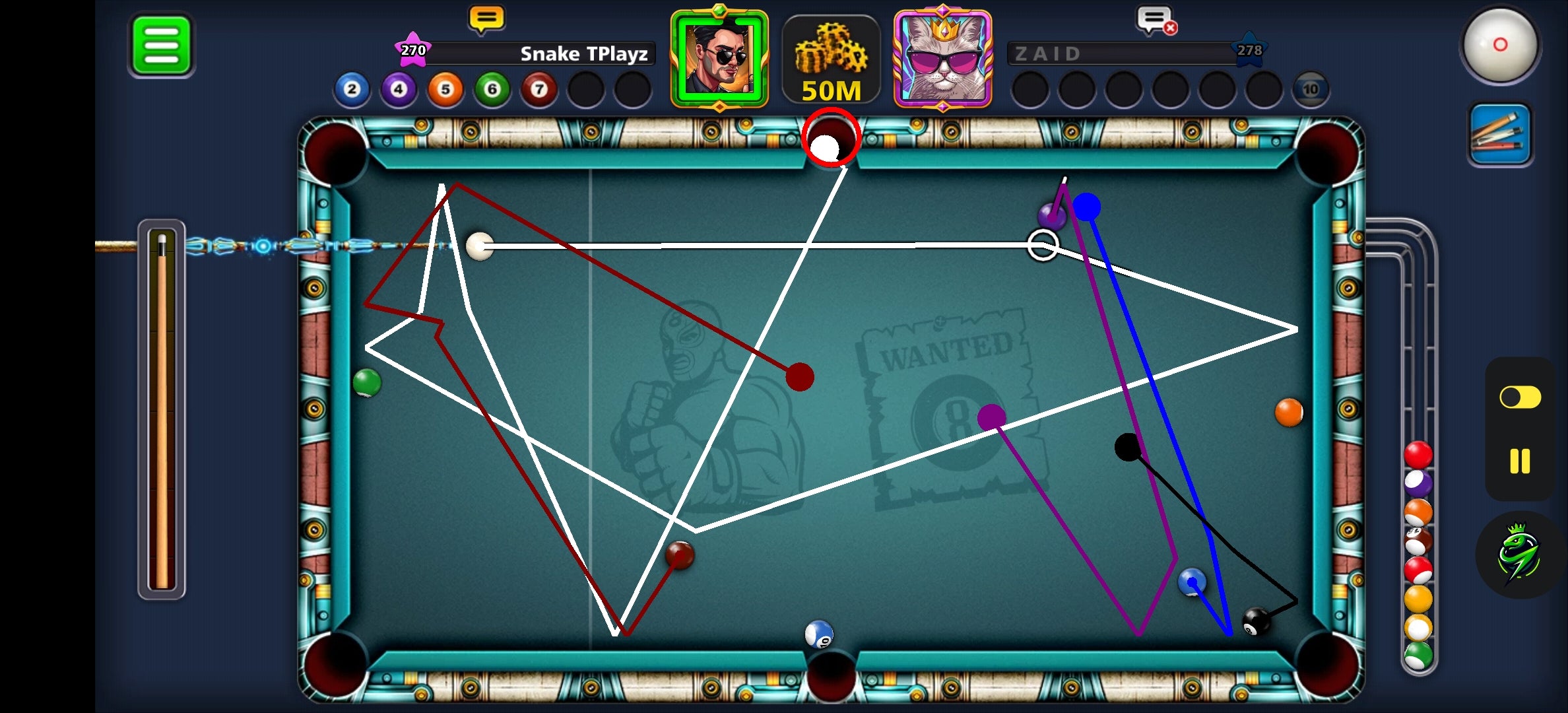The image size is (1568, 713).
Task: Tap the opponent's muted chat bubble
Action: coord(1156,20)
